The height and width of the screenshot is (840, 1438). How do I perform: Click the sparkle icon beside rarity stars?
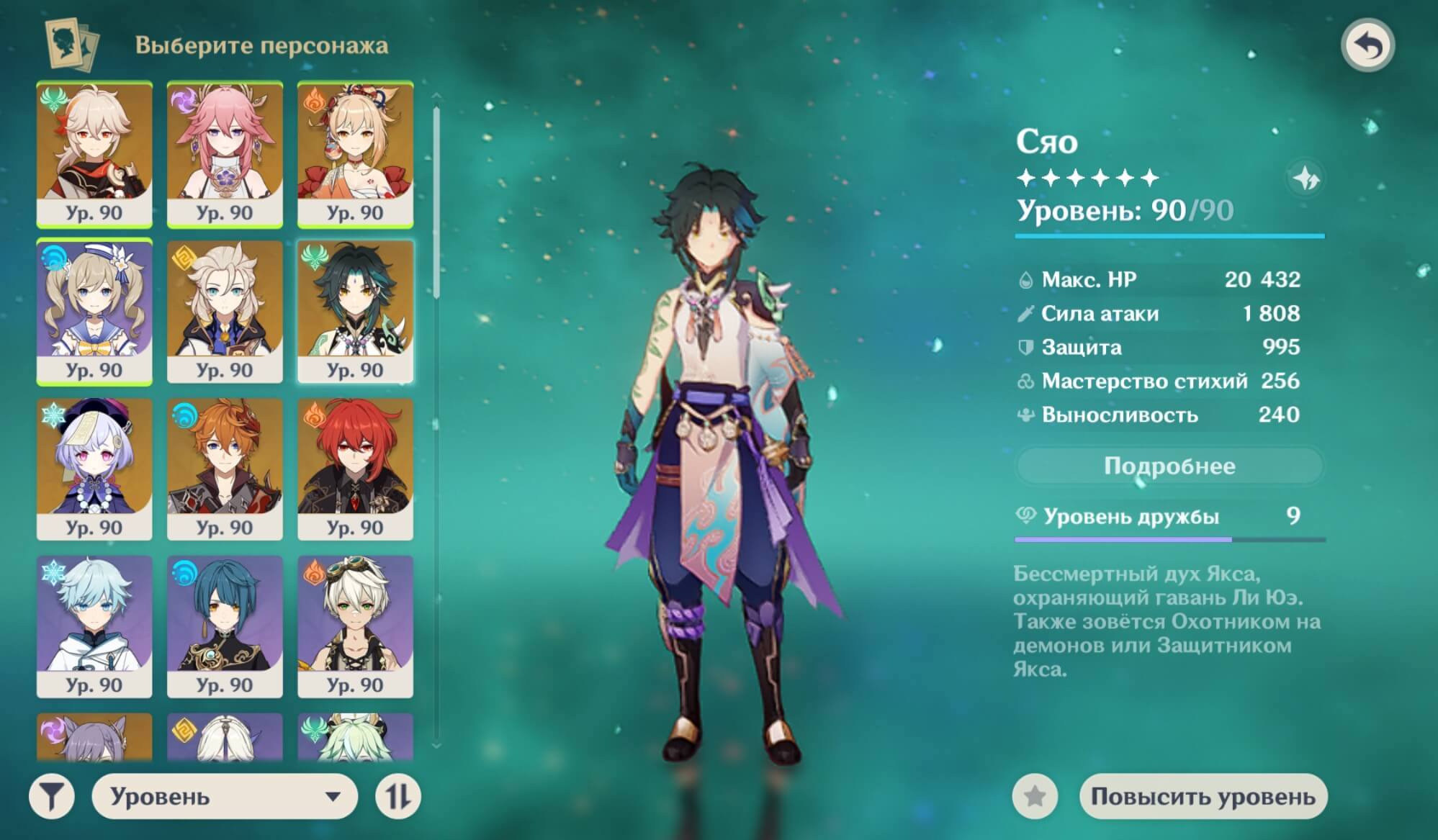(x=1305, y=178)
